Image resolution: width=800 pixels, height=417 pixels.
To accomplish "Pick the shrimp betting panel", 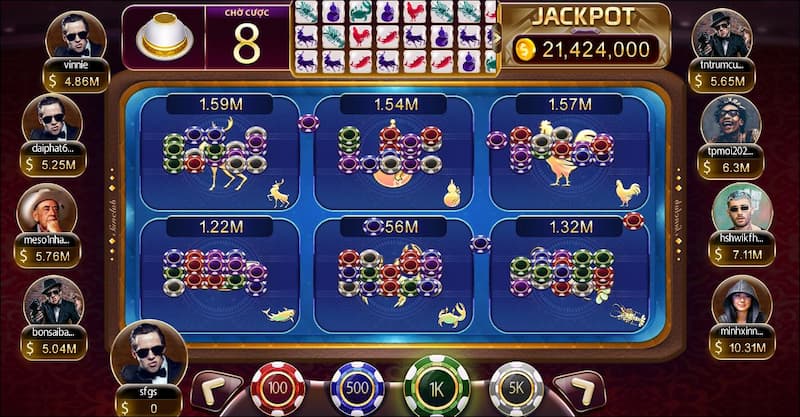I will [x=566, y=274].
